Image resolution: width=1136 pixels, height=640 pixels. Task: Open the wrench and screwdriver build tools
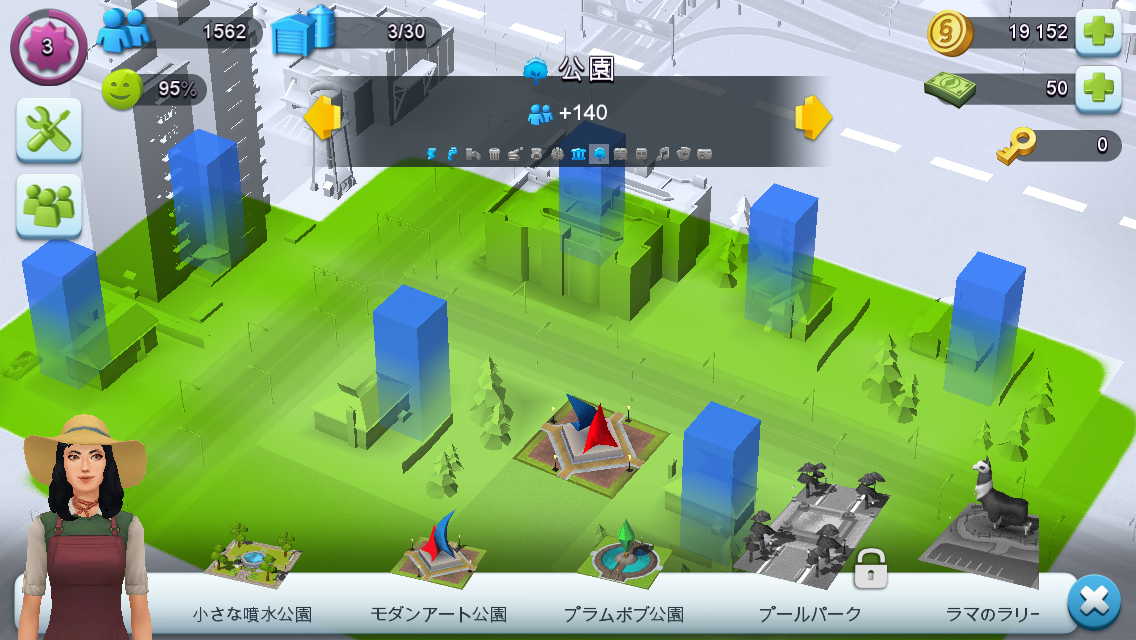(48, 130)
